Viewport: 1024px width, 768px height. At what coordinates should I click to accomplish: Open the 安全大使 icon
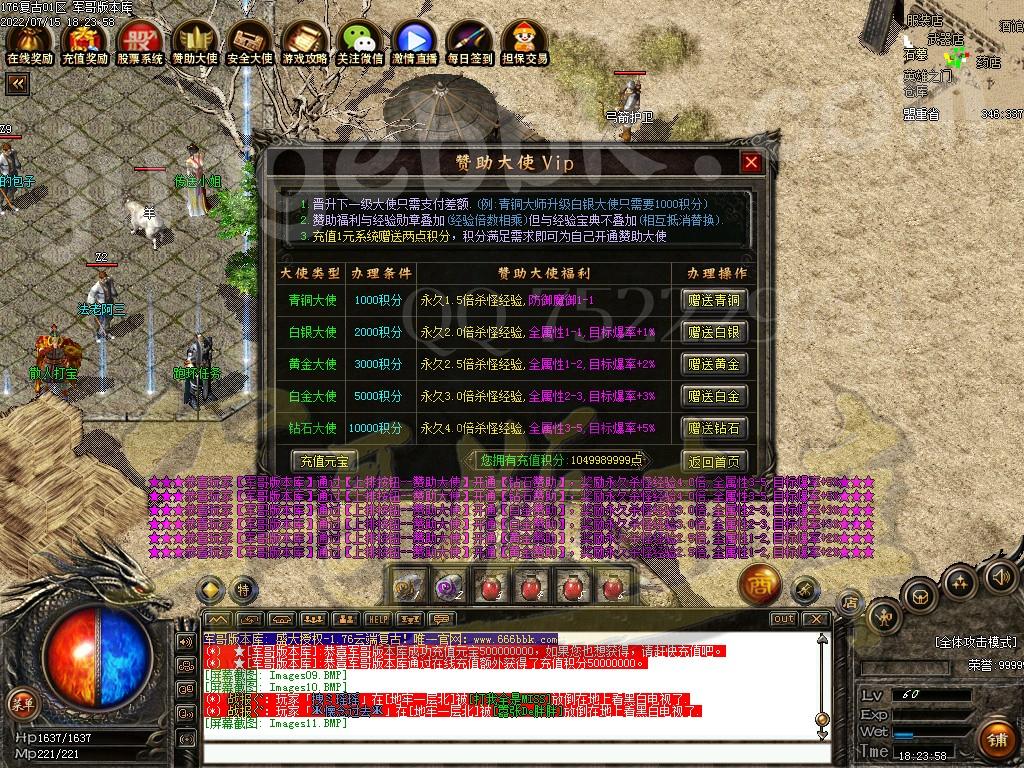point(250,43)
